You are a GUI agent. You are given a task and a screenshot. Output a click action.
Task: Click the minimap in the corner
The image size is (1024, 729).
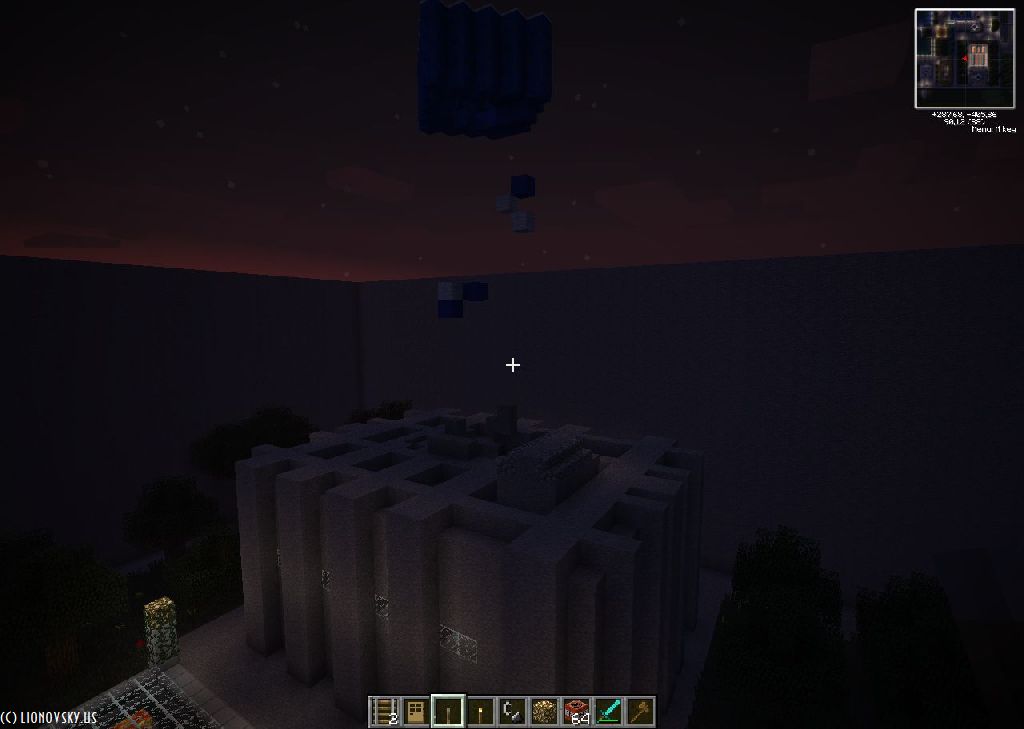point(964,58)
